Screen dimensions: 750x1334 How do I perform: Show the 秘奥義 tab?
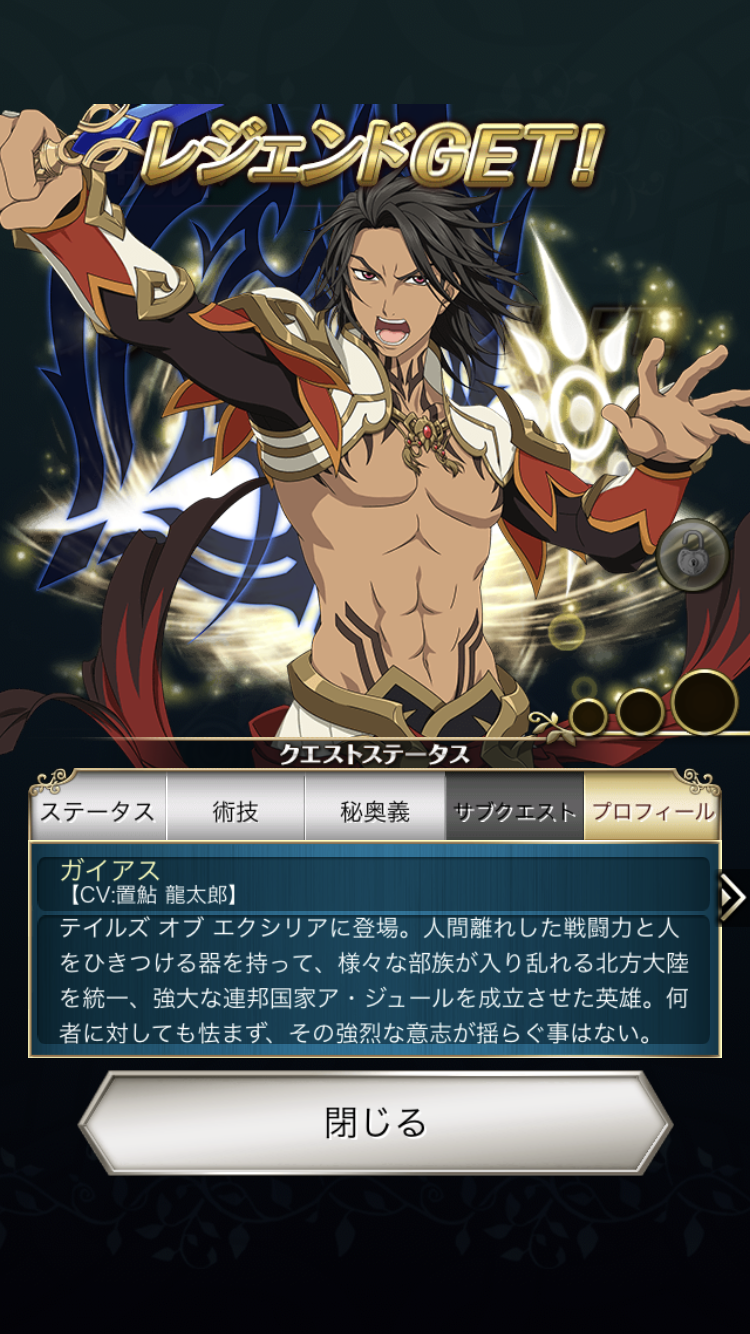tap(375, 811)
